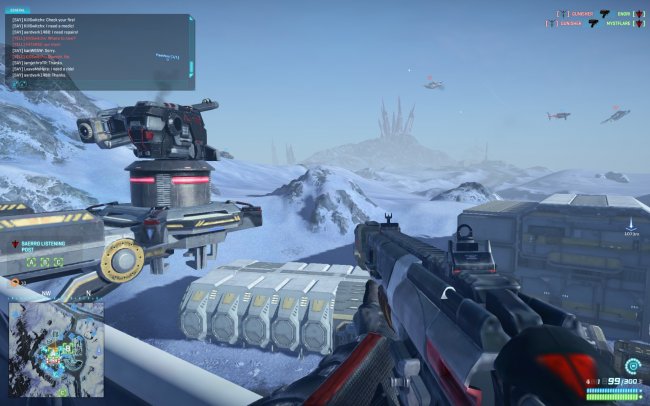Viewport: 650px width, 406px height.
Task: Click capture point A indicator
Action: (32, 263)
